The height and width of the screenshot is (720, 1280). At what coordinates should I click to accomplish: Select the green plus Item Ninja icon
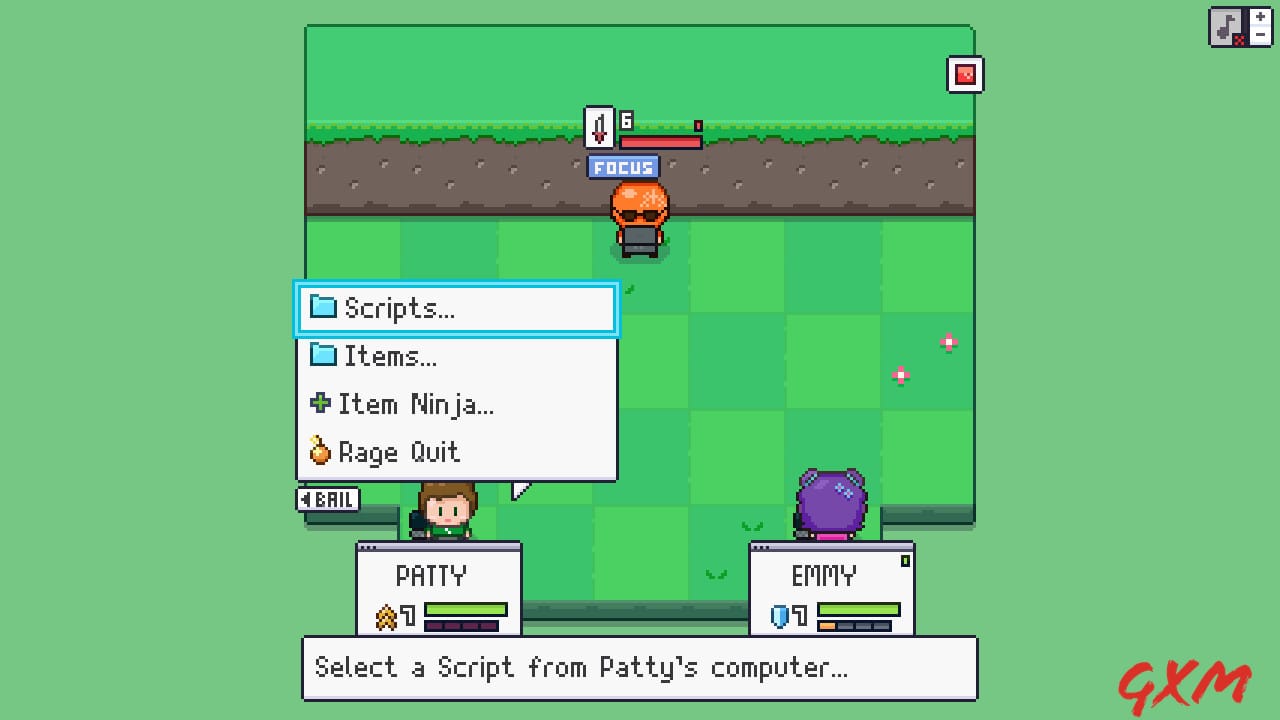coord(320,404)
